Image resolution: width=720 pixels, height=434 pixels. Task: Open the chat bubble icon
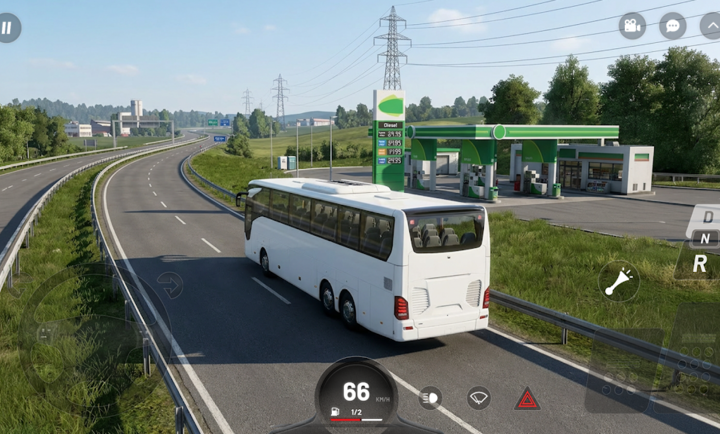(x=673, y=26)
